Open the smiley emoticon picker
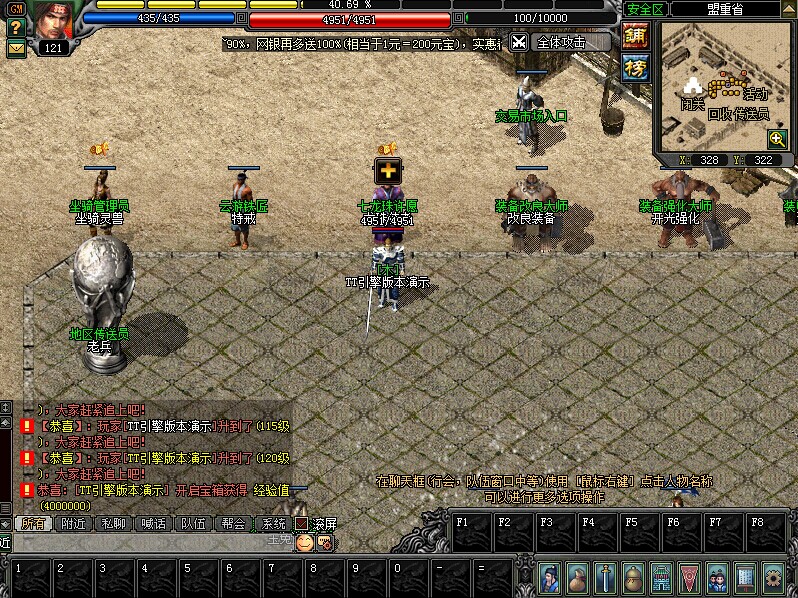The width and height of the screenshot is (798, 598). 304,542
